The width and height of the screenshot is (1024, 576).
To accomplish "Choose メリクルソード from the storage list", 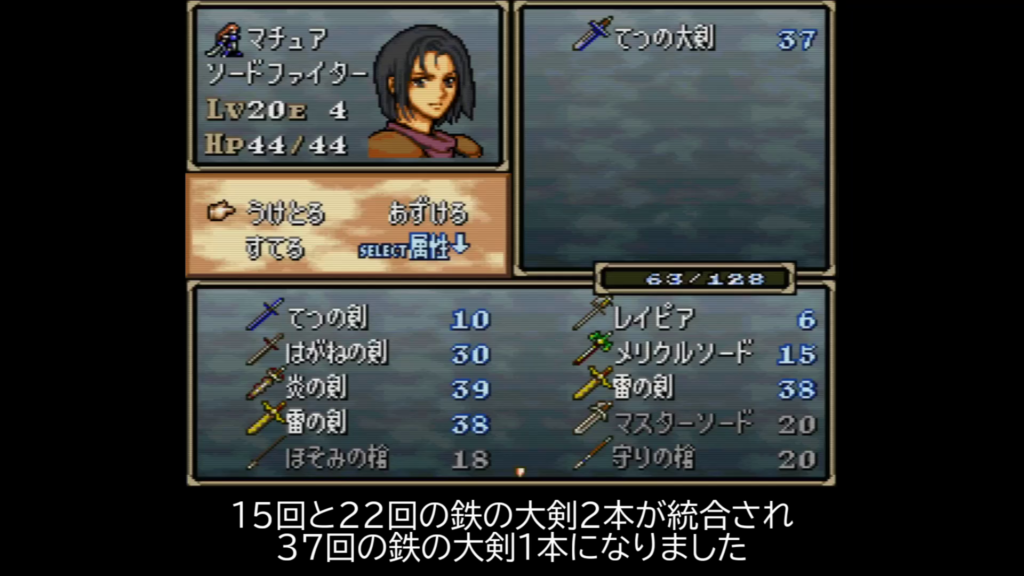I will 683,353.
